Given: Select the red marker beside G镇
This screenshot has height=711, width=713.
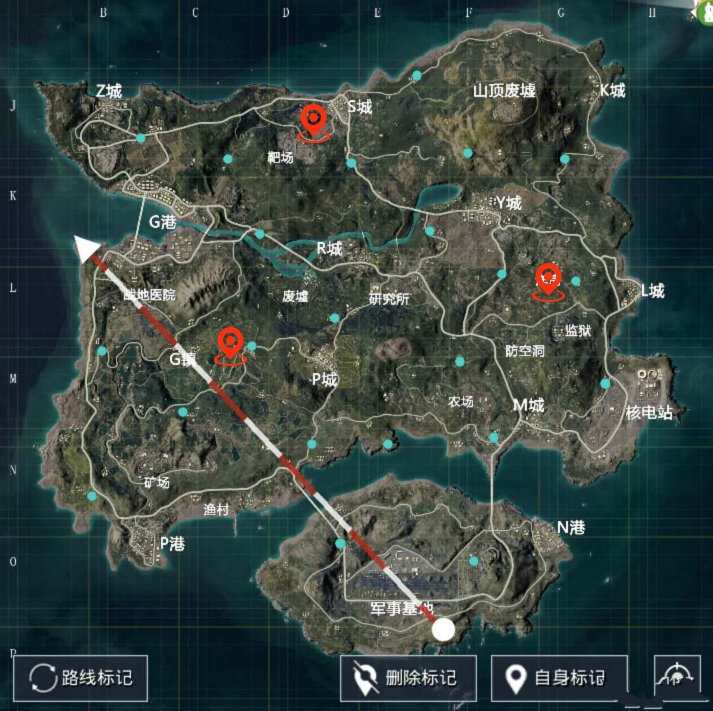Looking at the screenshot, I should [x=231, y=345].
